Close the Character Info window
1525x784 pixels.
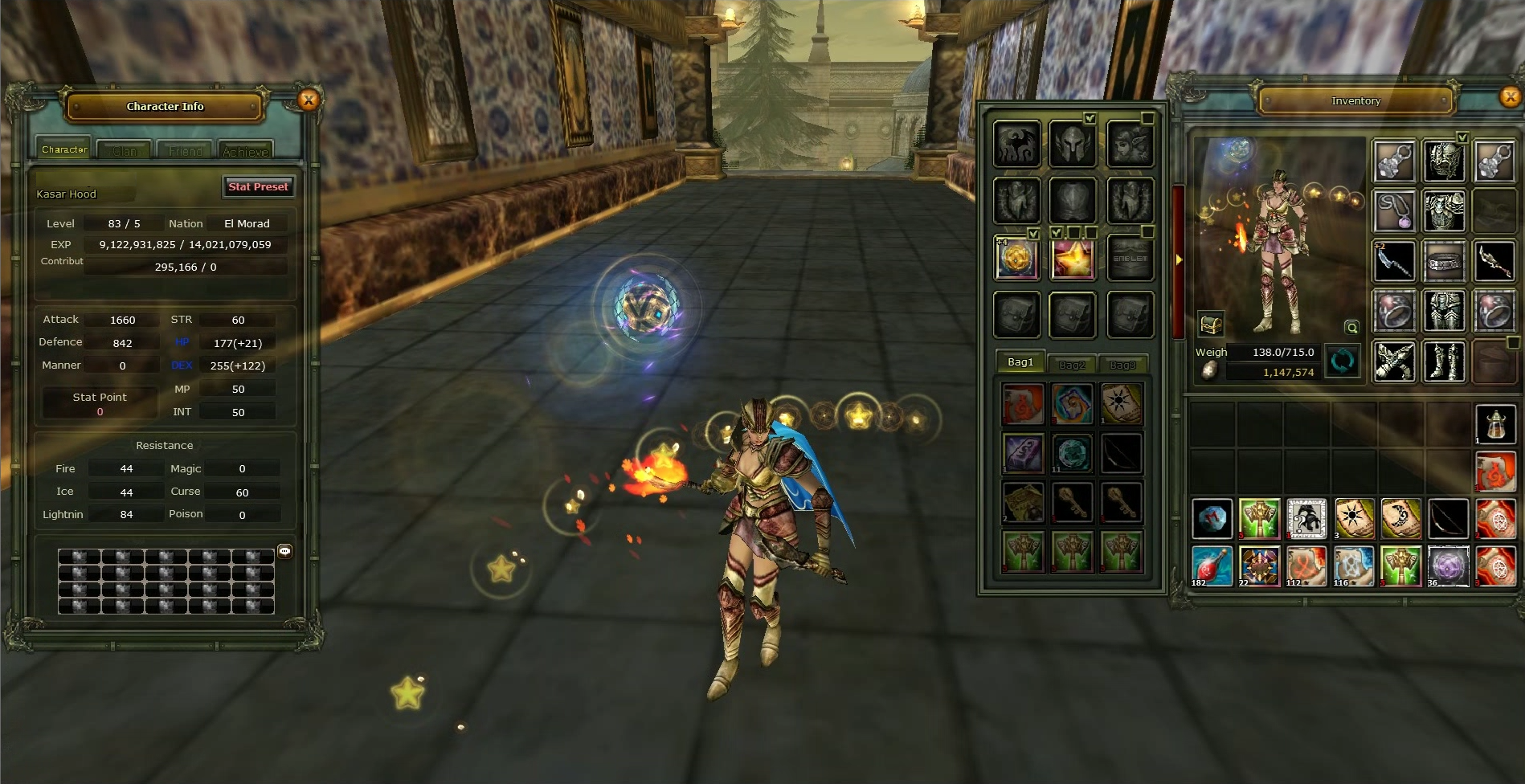click(x=309, y=100)
